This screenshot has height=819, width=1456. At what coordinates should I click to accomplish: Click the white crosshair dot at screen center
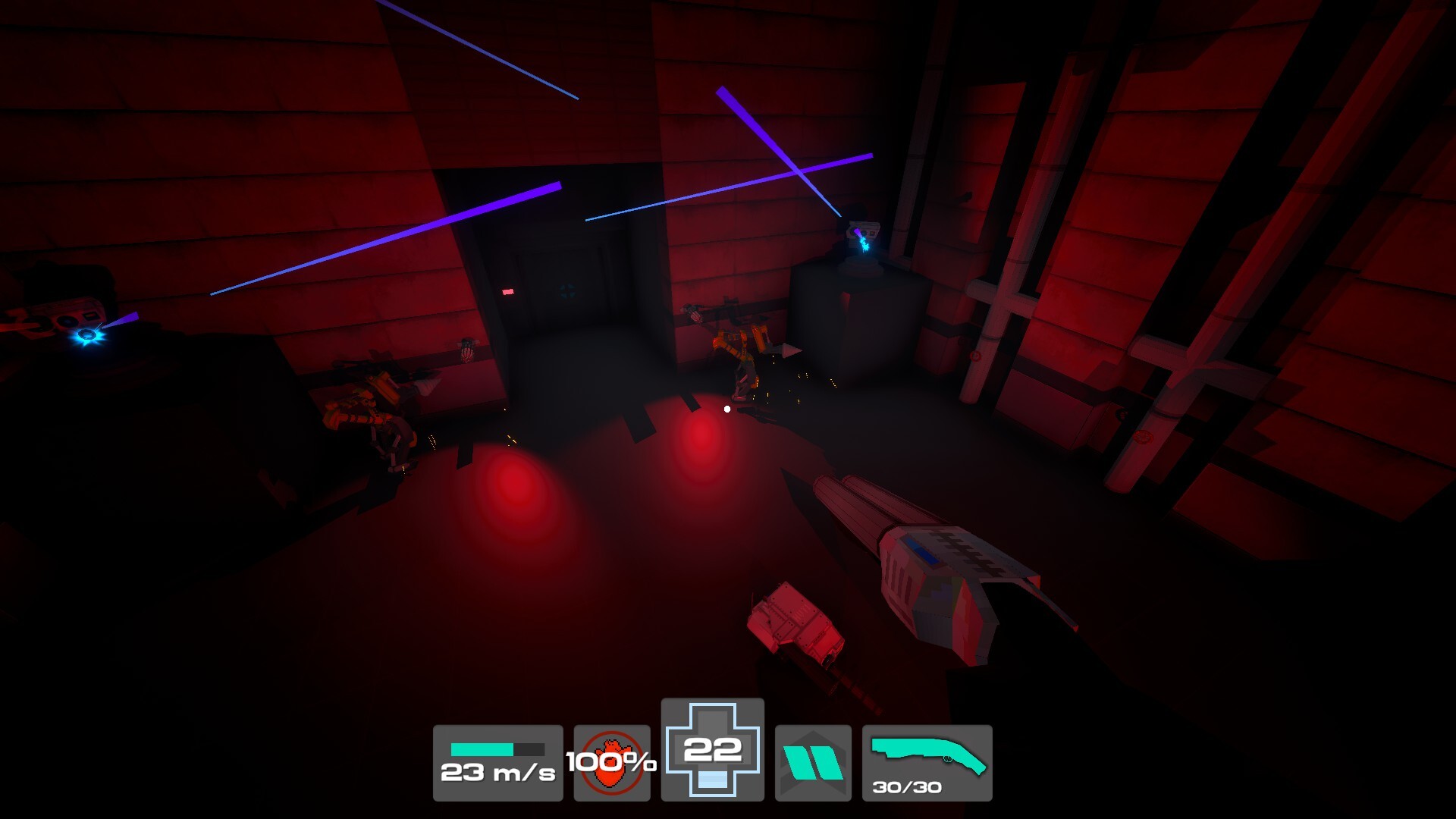point(726,408)
